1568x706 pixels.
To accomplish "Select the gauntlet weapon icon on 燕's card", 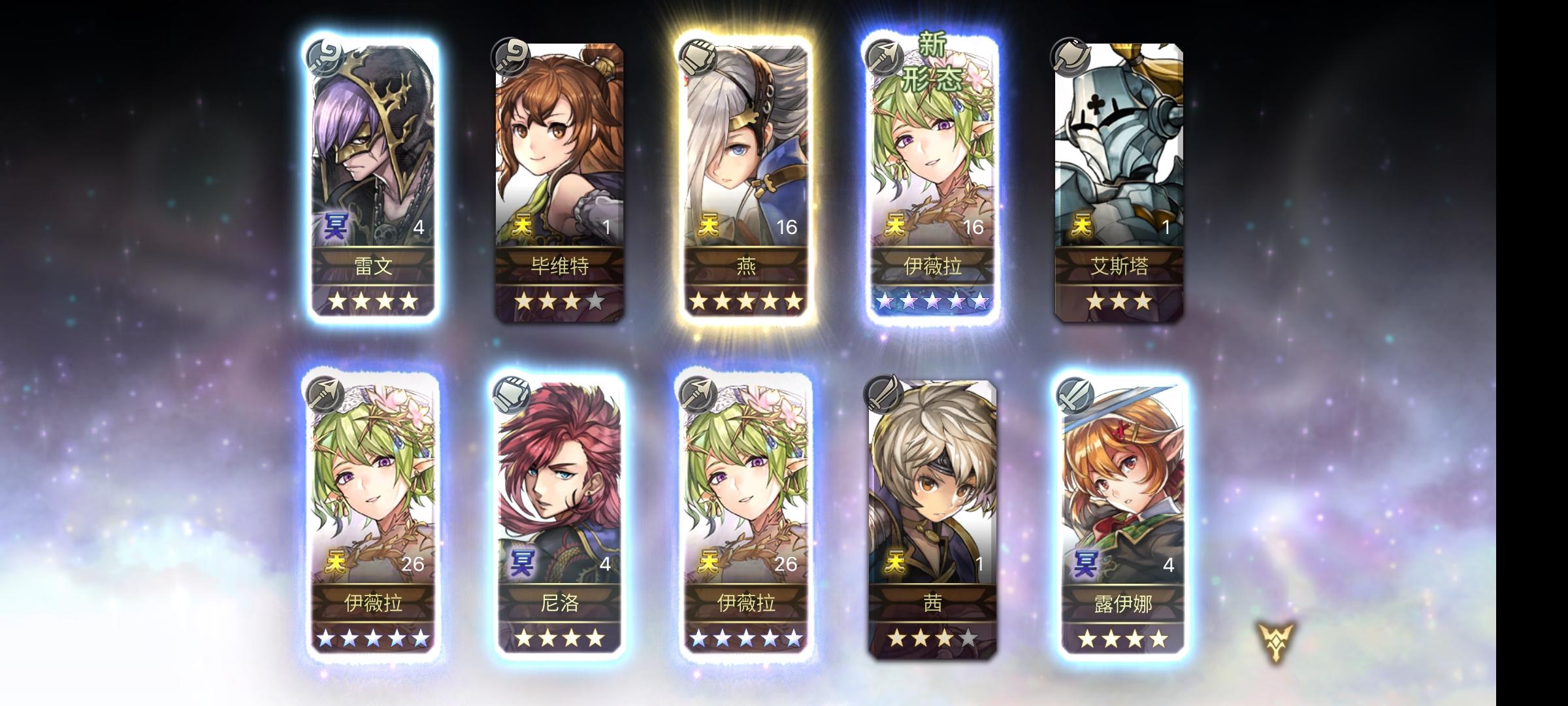I will [x=699, y=58].
